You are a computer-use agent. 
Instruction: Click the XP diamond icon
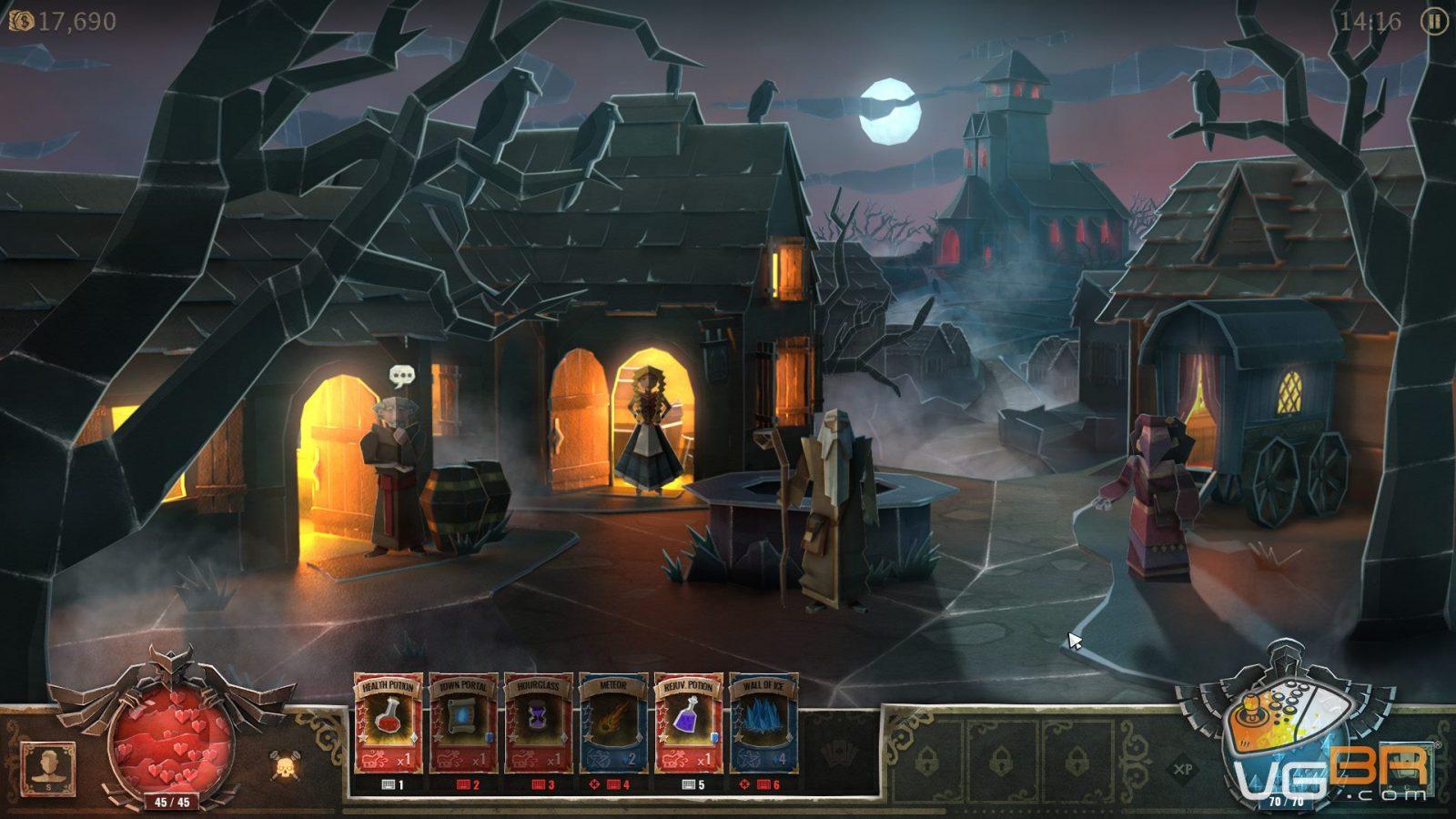[x=1183, y=770]
